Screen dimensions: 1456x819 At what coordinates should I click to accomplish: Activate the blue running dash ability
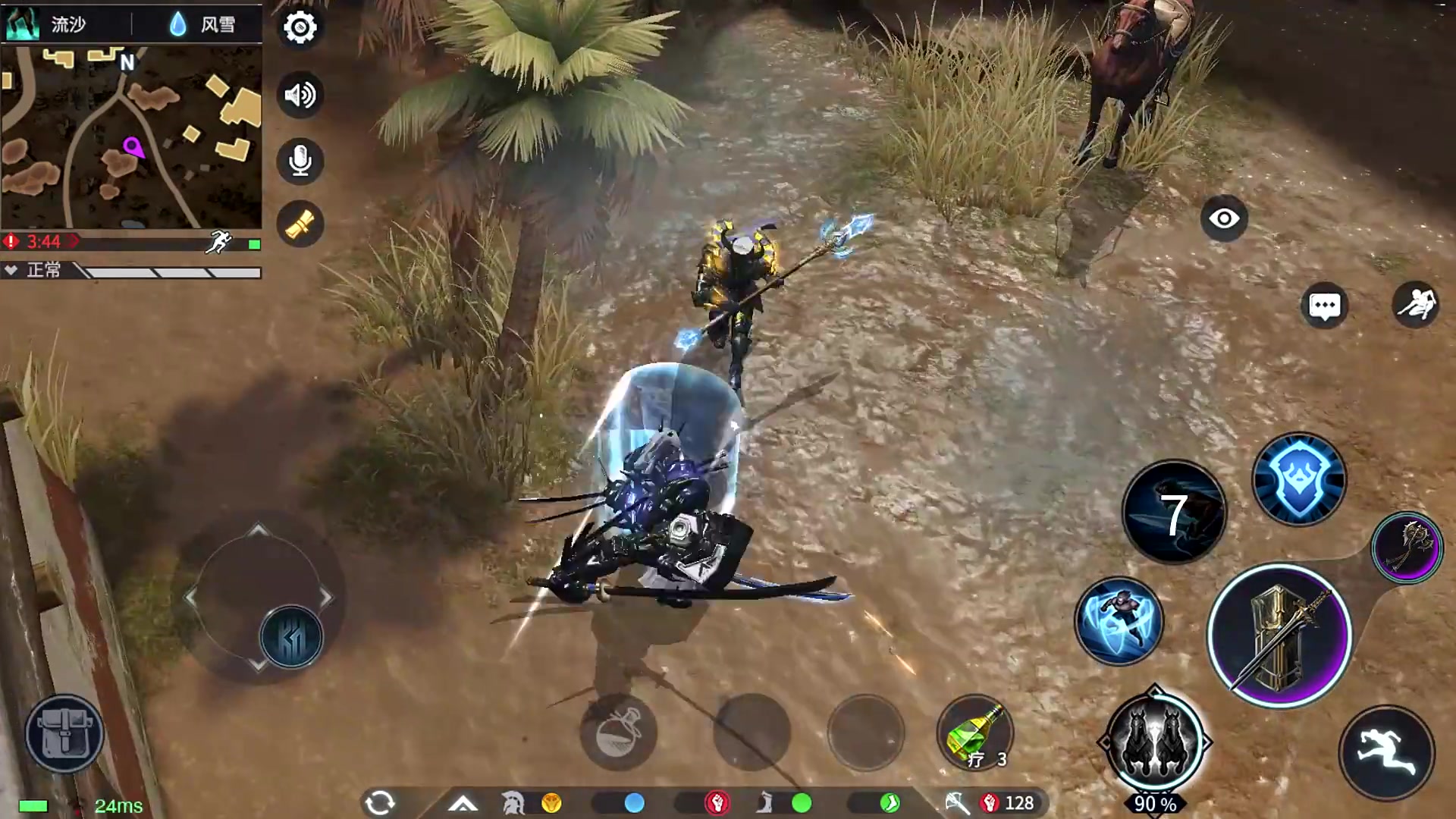(x=1119, y=620)
